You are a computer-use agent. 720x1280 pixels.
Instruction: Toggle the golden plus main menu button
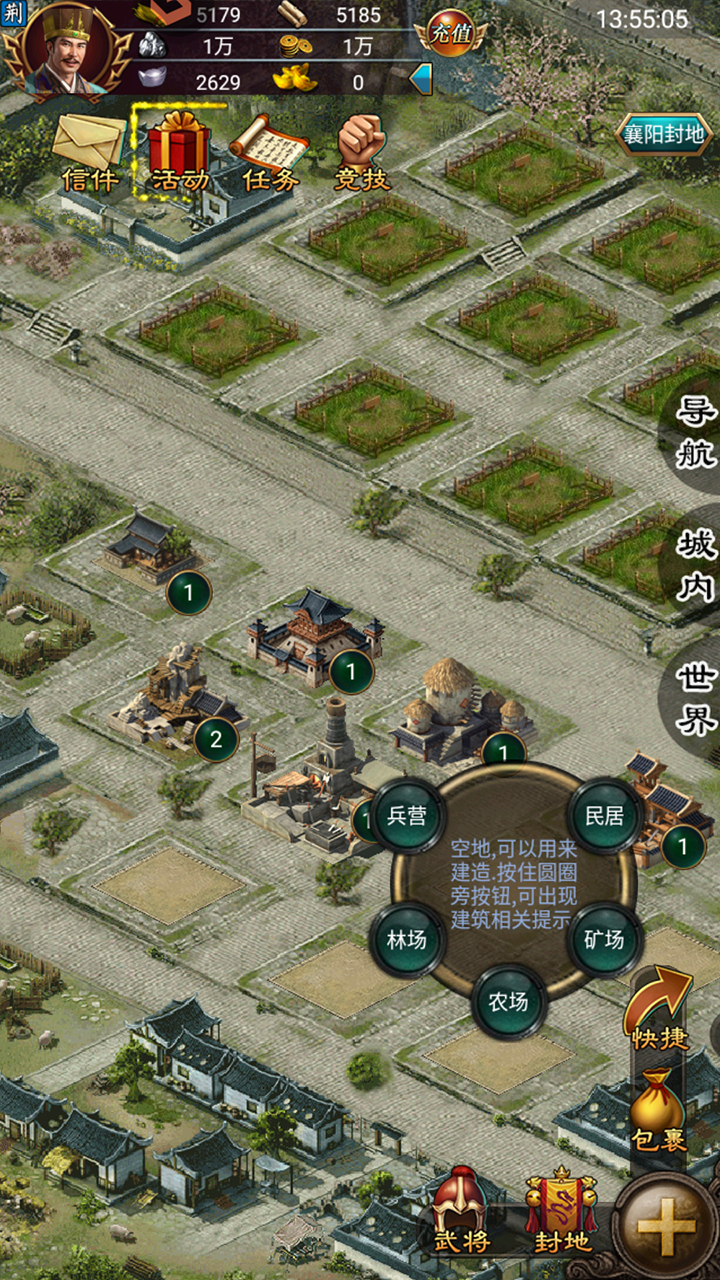(x=666, y=1228)
